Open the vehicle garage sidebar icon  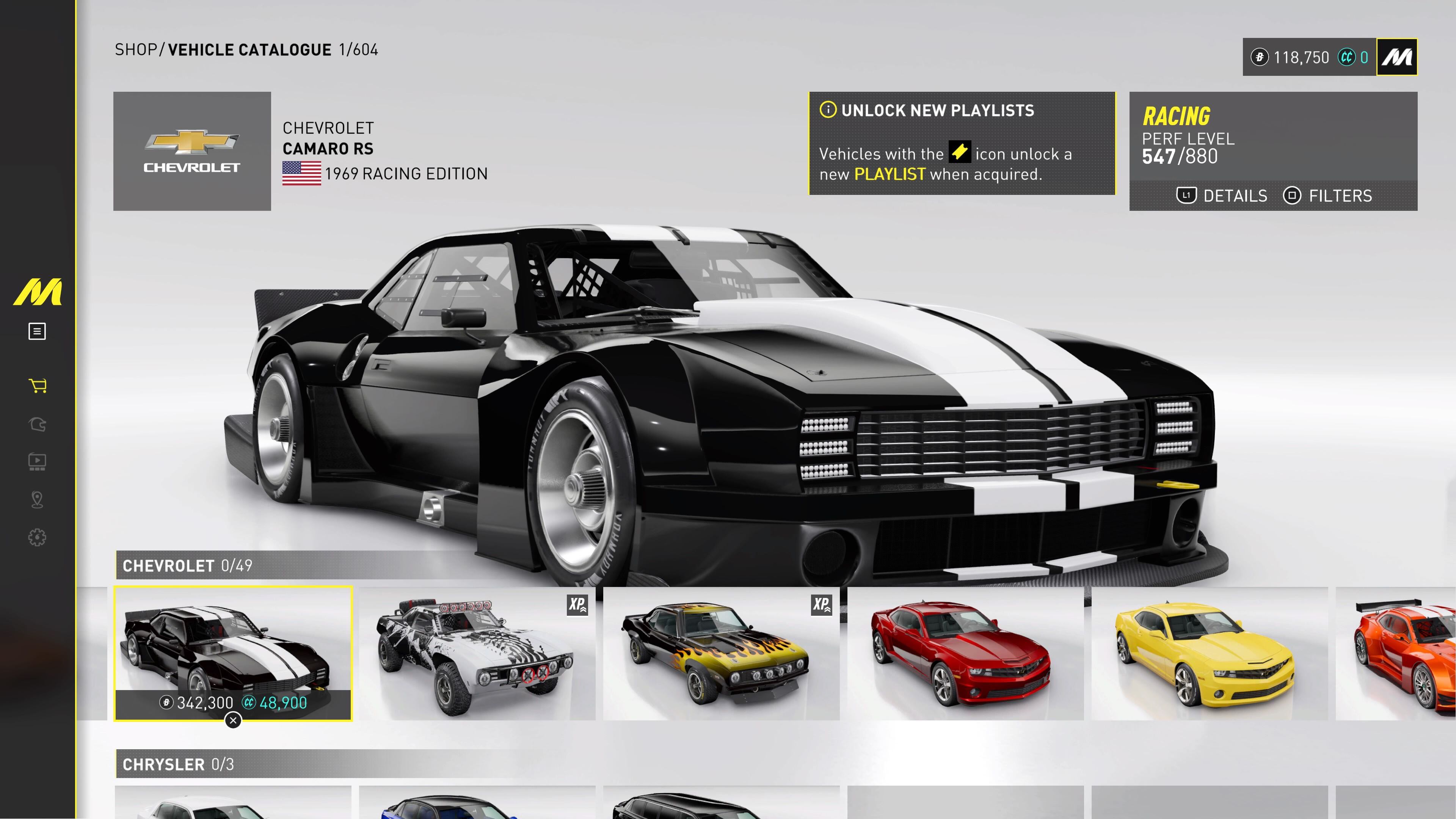37,424
